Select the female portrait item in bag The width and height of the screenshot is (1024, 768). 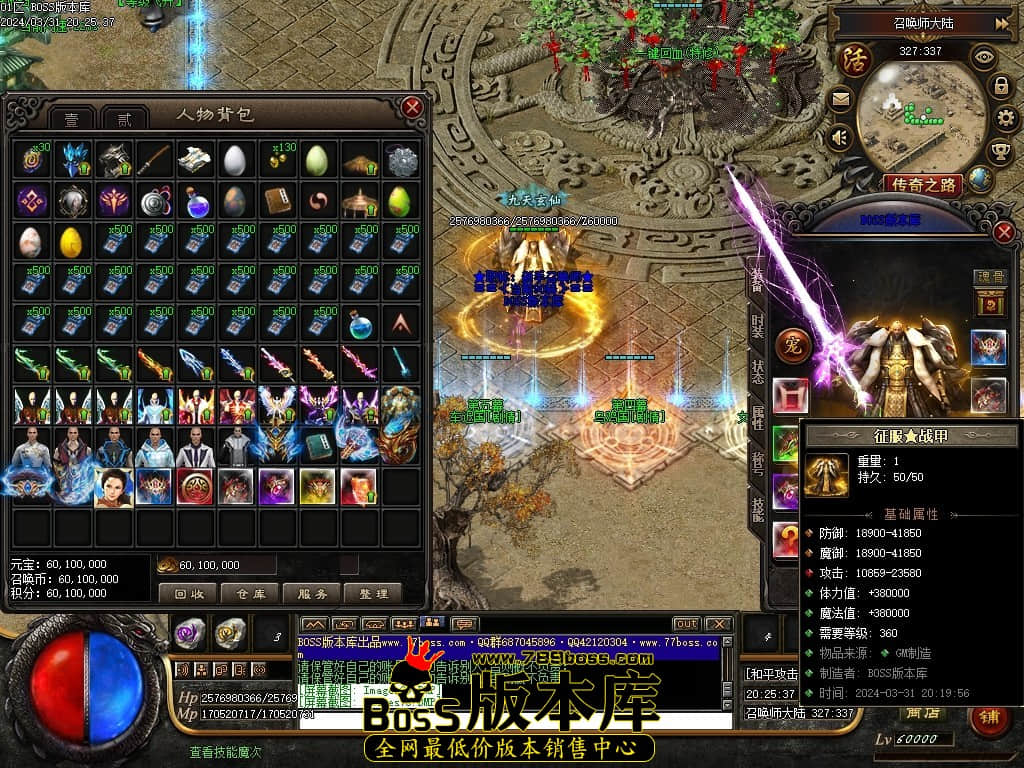[113, 487]
